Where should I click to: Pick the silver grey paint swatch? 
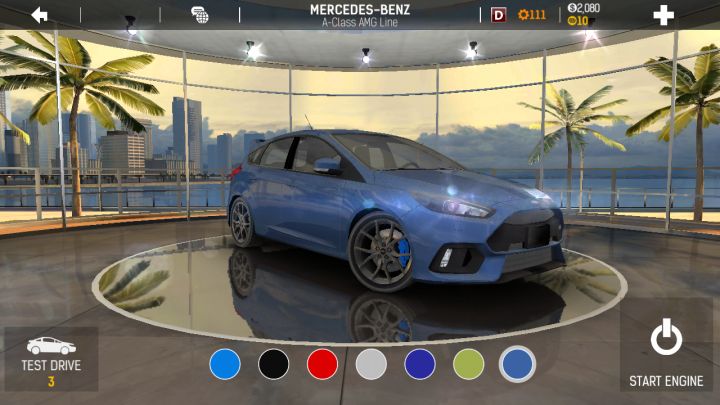point(371,364)
